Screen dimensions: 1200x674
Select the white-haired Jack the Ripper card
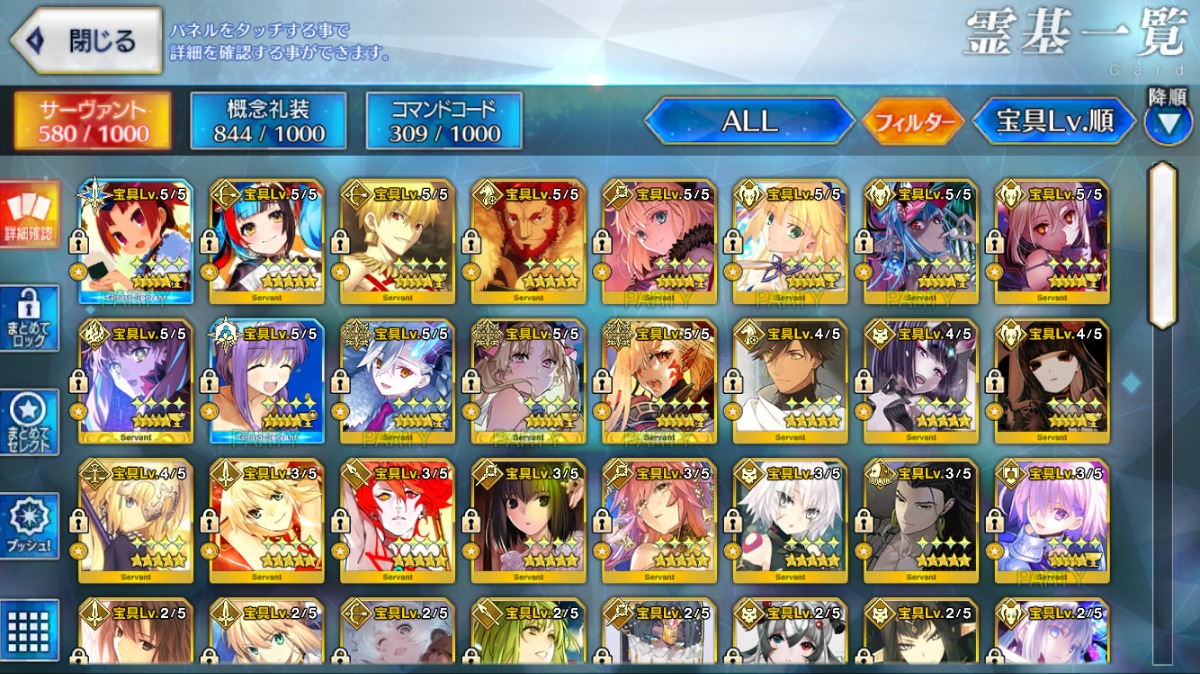pos(790,521)
